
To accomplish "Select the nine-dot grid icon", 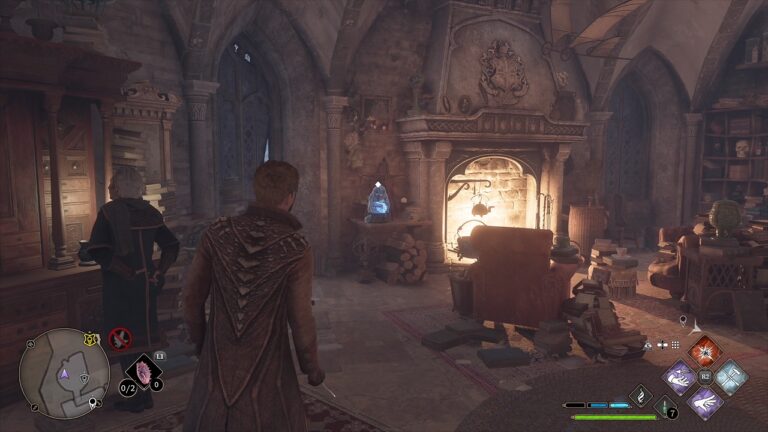I will (x=676, y=344).
